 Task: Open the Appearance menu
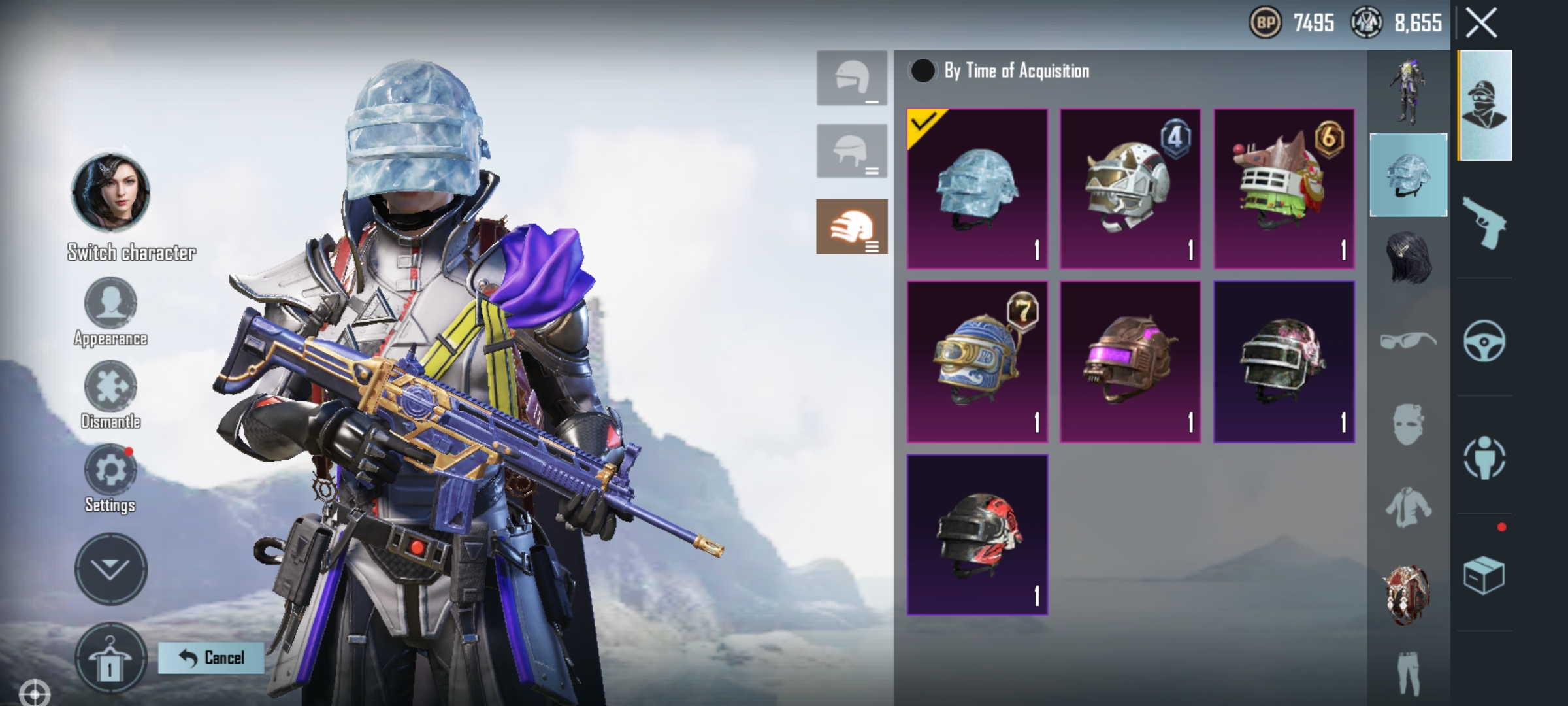pos(110,303)
